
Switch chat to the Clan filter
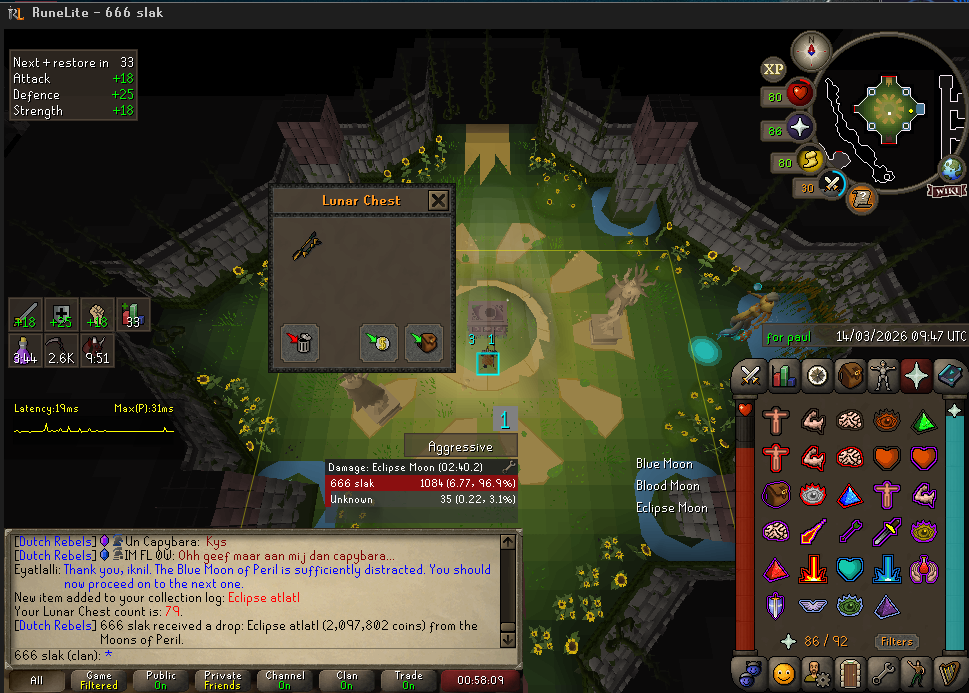[346, 680]
